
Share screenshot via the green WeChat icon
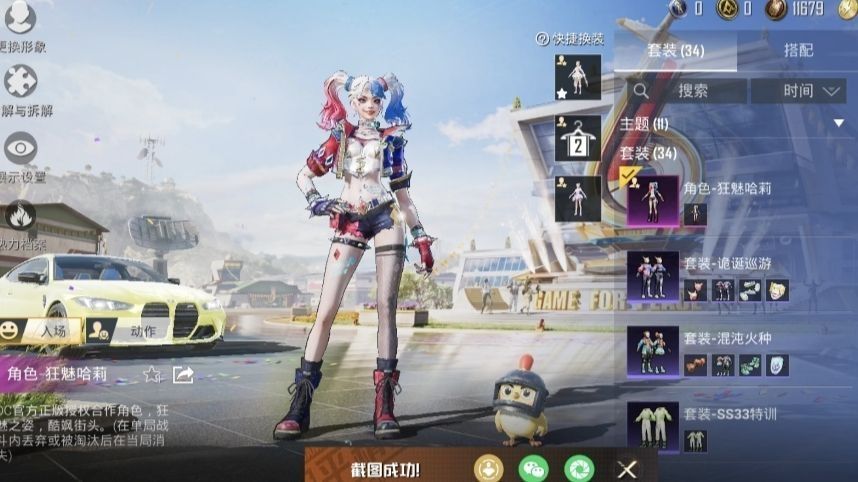pos(533,467)
